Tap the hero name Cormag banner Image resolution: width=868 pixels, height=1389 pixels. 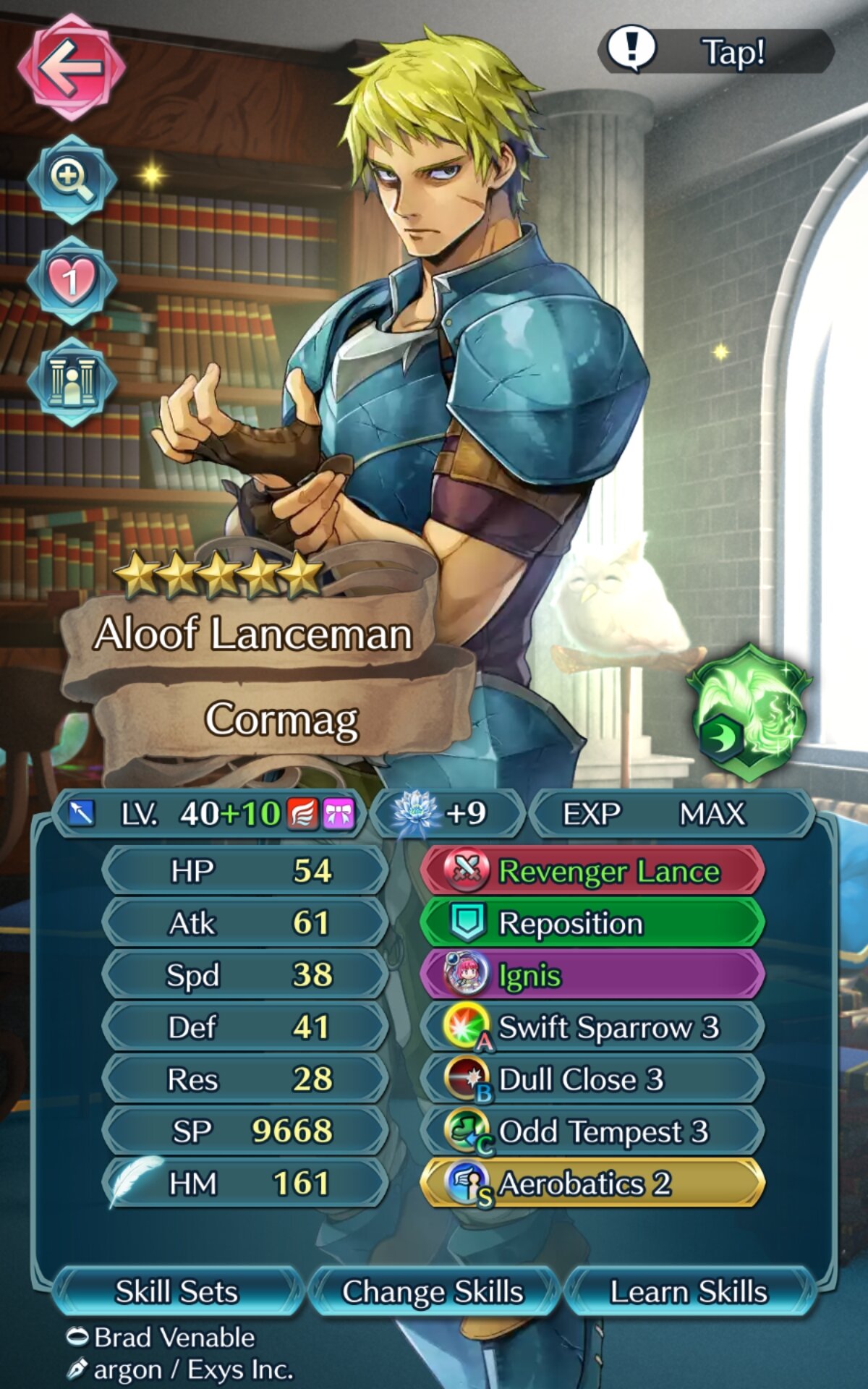281,719
